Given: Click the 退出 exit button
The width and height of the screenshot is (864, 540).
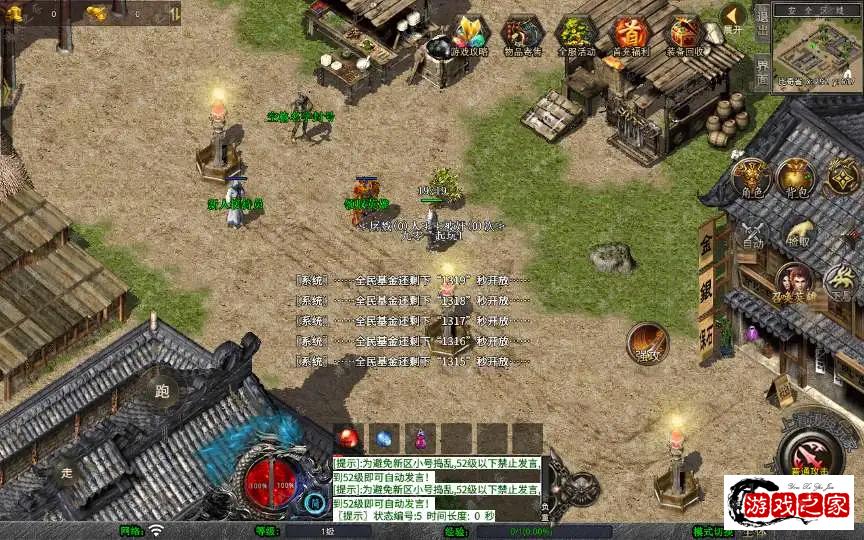Looking at the screenshot, I should [x=762, y=32].
